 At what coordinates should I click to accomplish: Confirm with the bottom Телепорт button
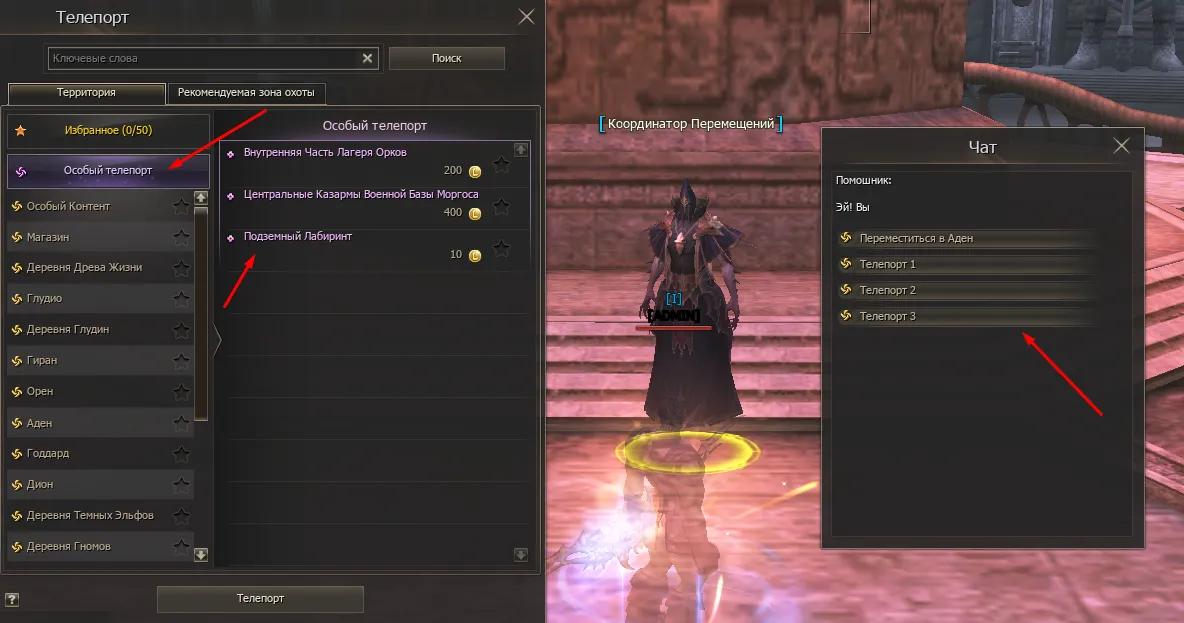(x=260, y=599)
